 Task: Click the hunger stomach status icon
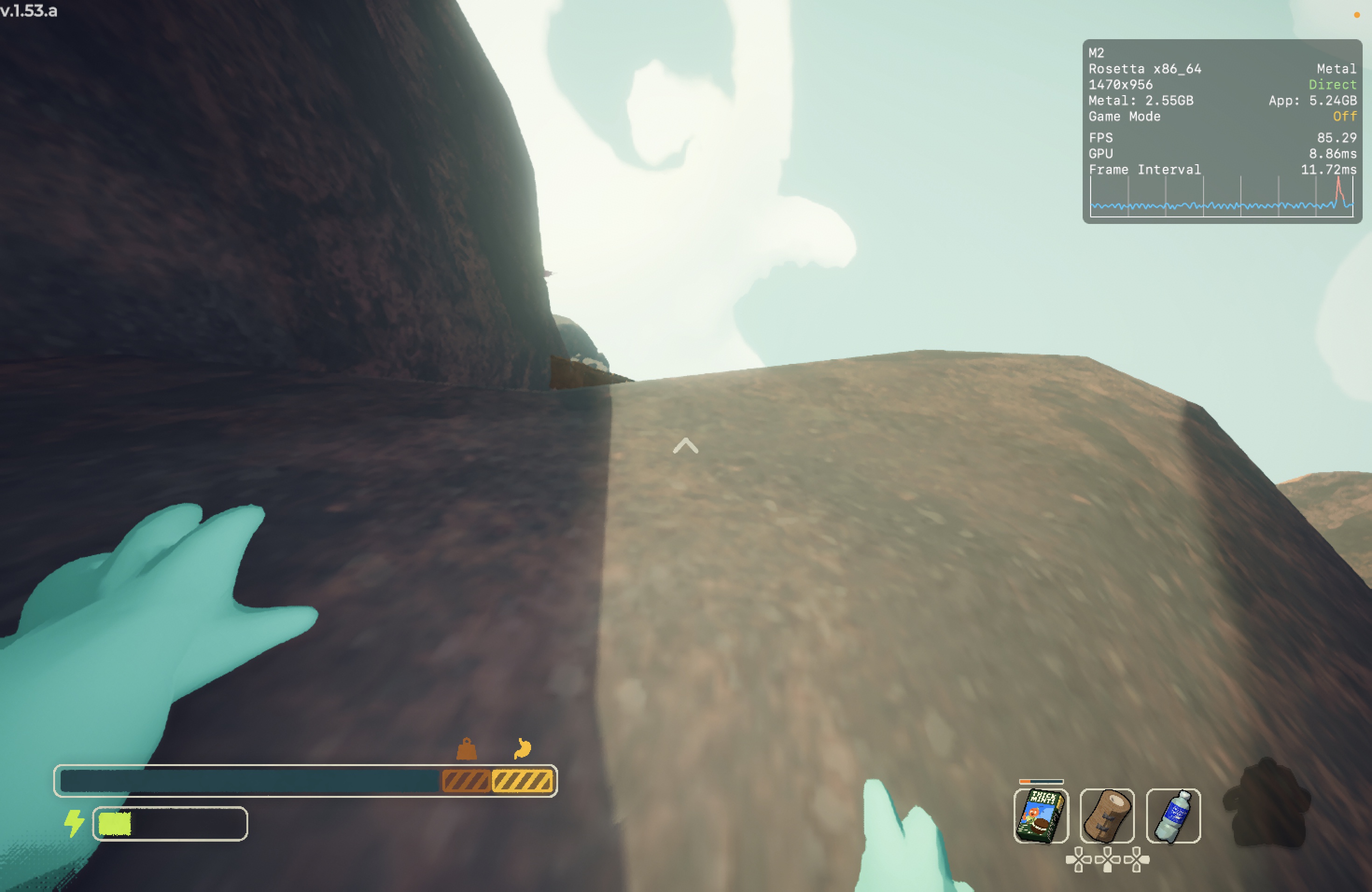point(522,748)
